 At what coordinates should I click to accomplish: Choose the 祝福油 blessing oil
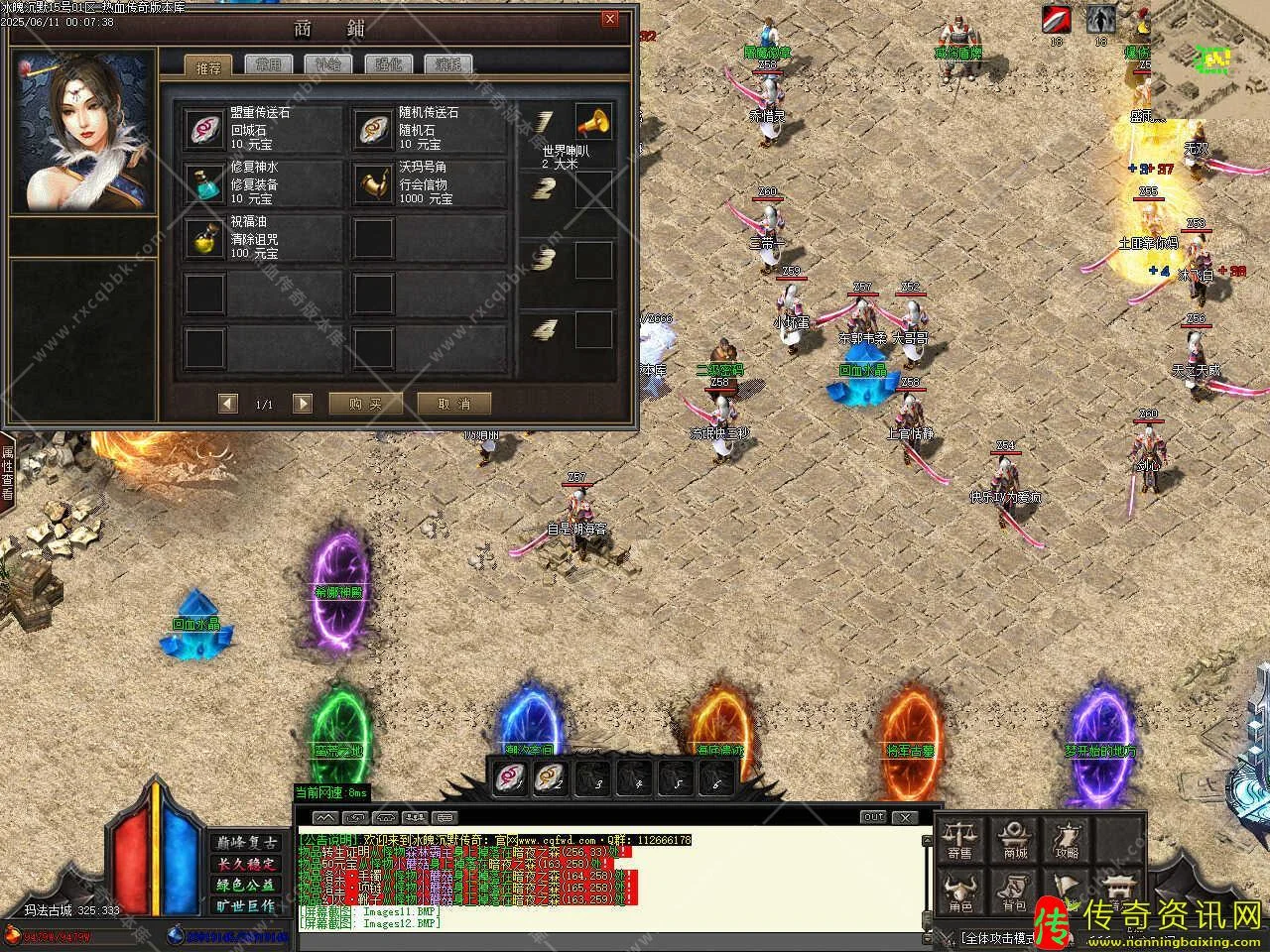[206, 238]
